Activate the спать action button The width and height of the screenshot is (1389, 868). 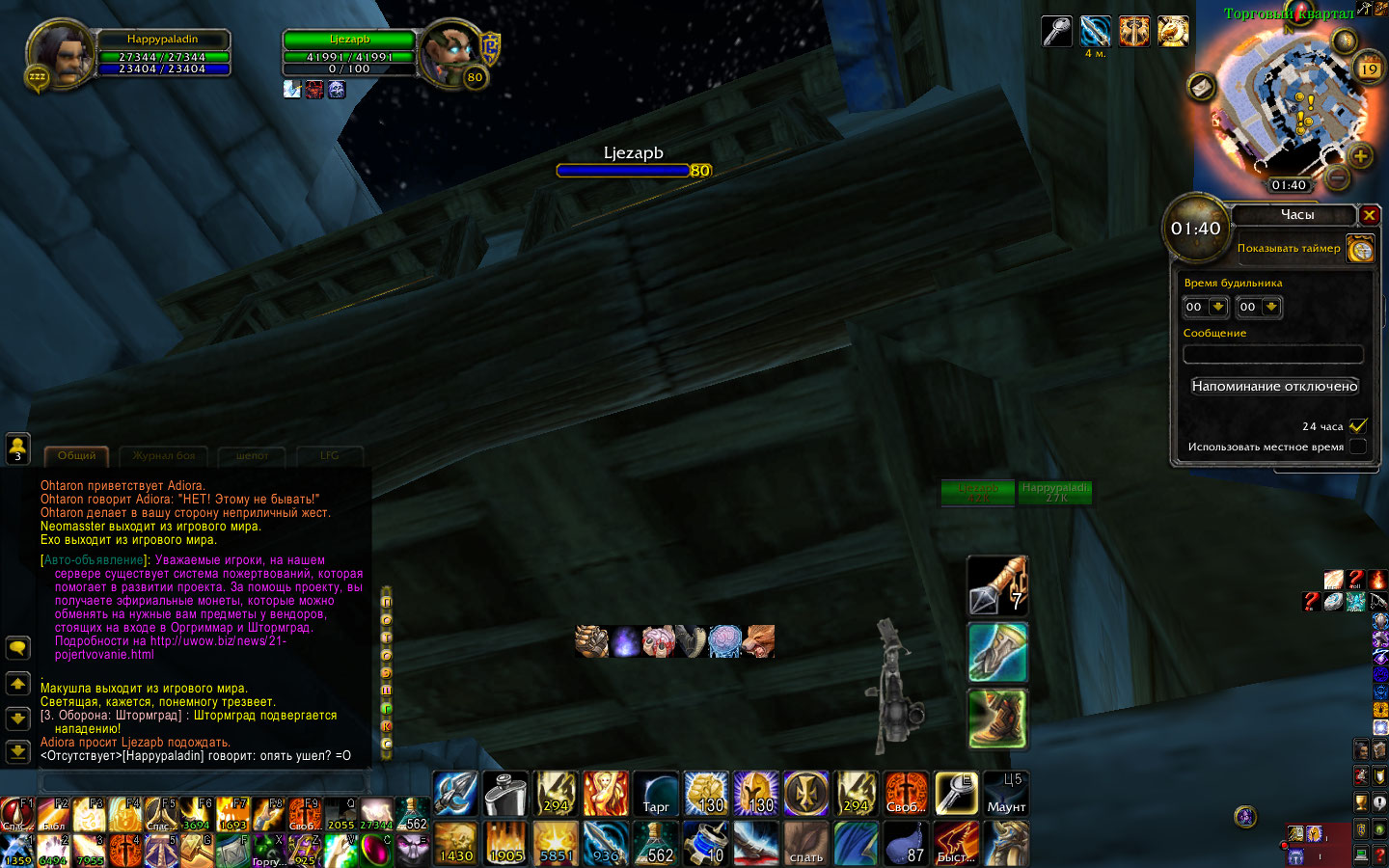(805, 843)
